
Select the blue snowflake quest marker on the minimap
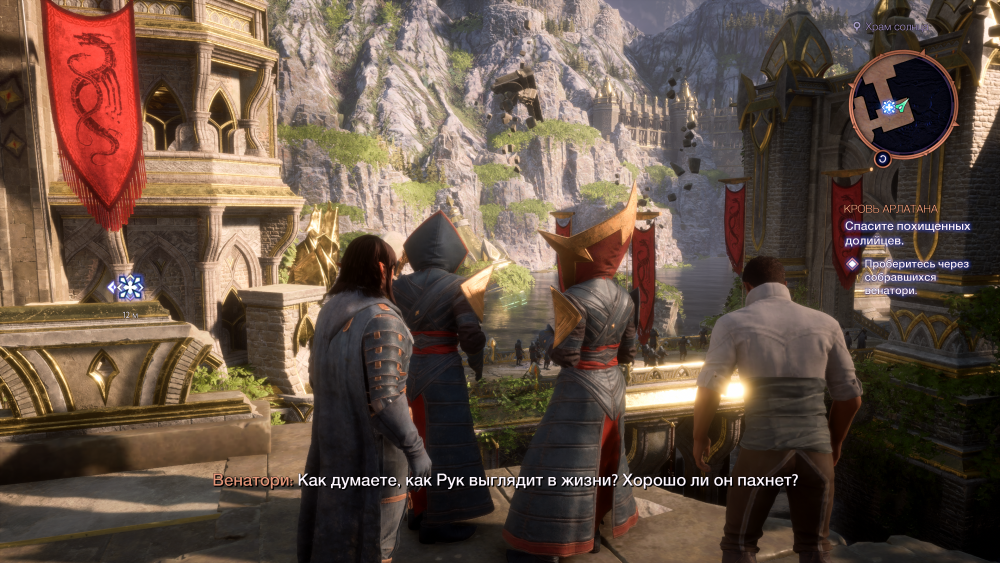[887, 106]
